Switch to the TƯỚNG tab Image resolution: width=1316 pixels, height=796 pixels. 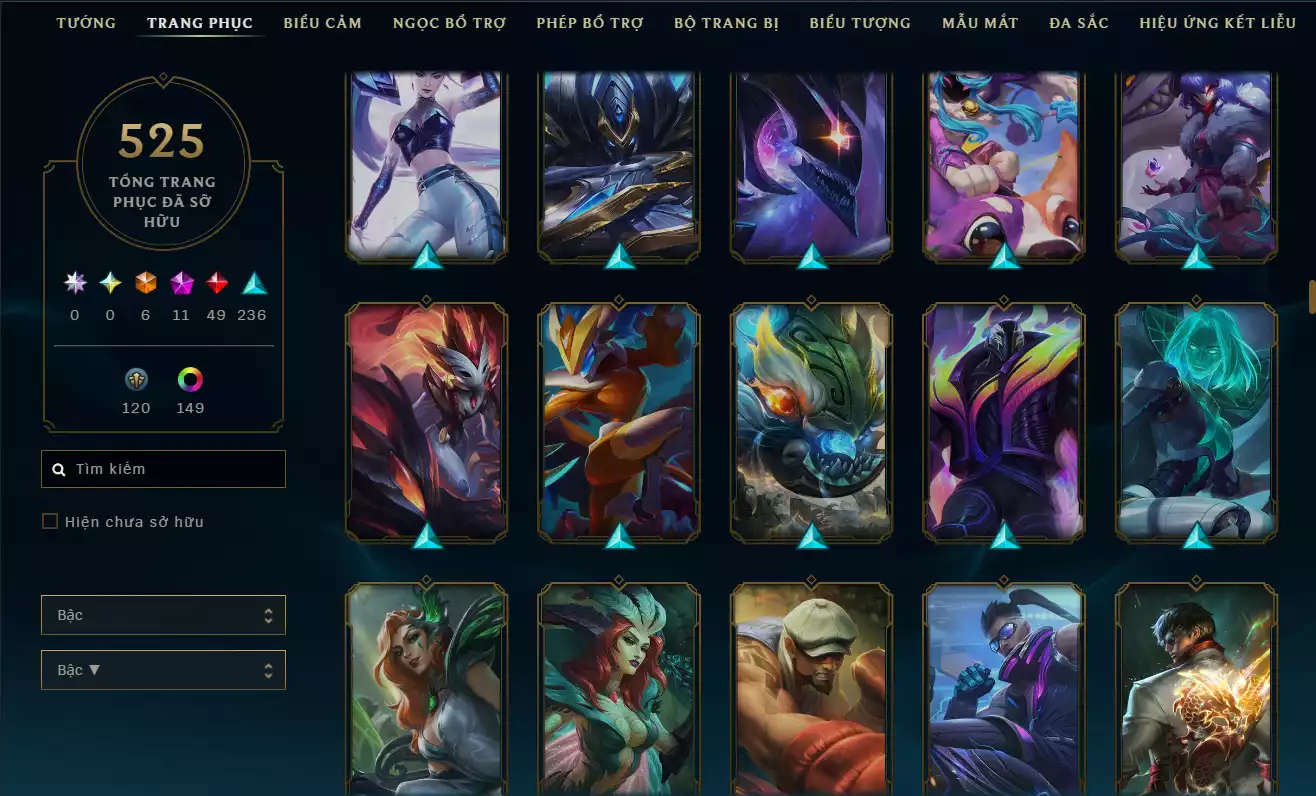(86, 22)
